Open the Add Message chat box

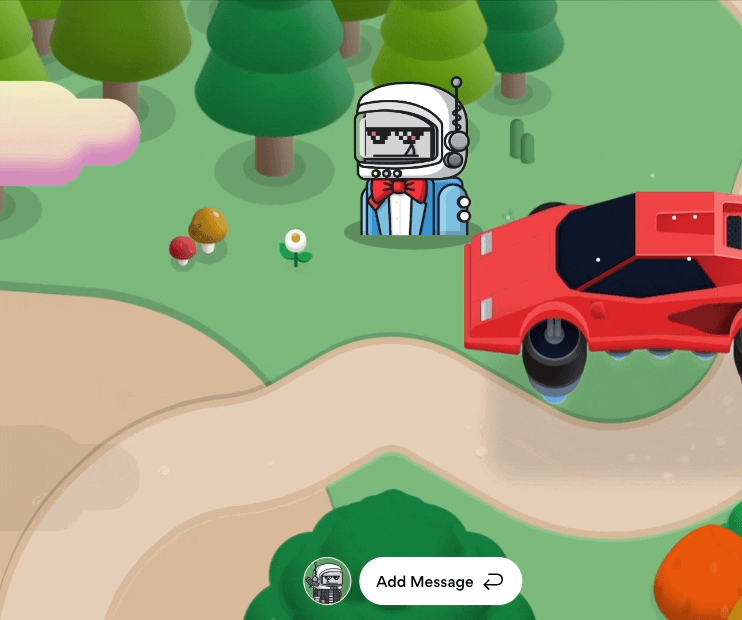pyautogui.click(x=440, y=581)
